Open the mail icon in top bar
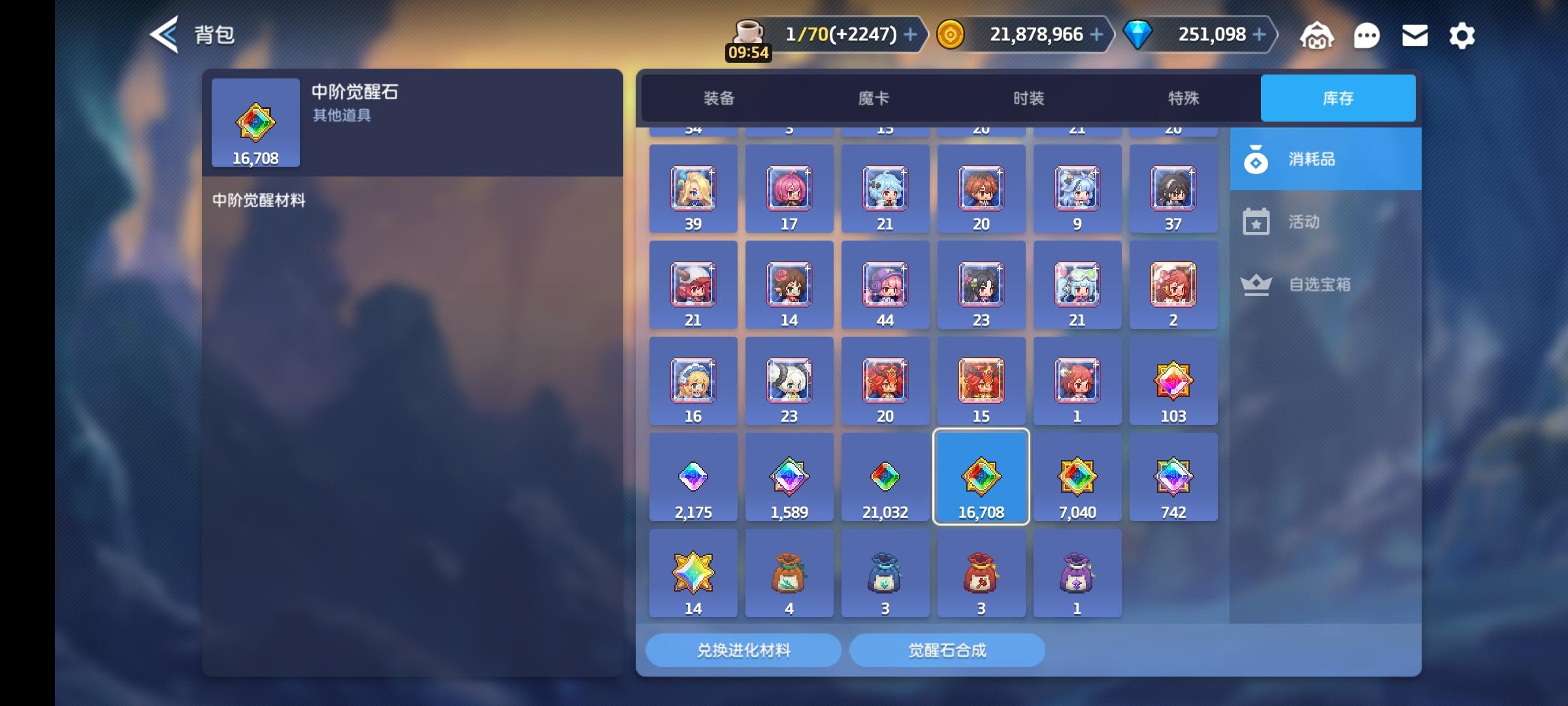The height and width of the screenshot is (706, 1568). [1414, 35]
